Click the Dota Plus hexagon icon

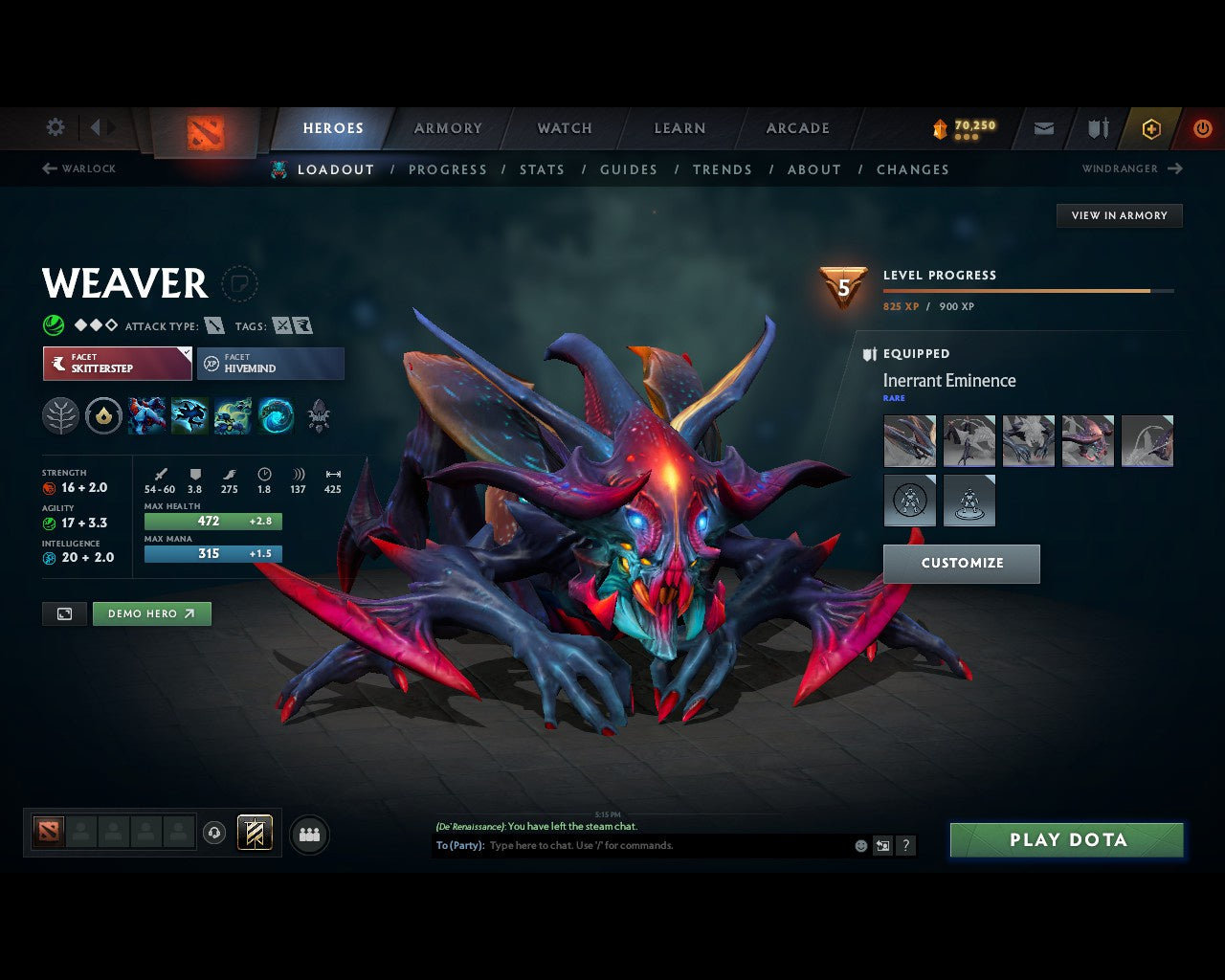[x=1151, y=127]
